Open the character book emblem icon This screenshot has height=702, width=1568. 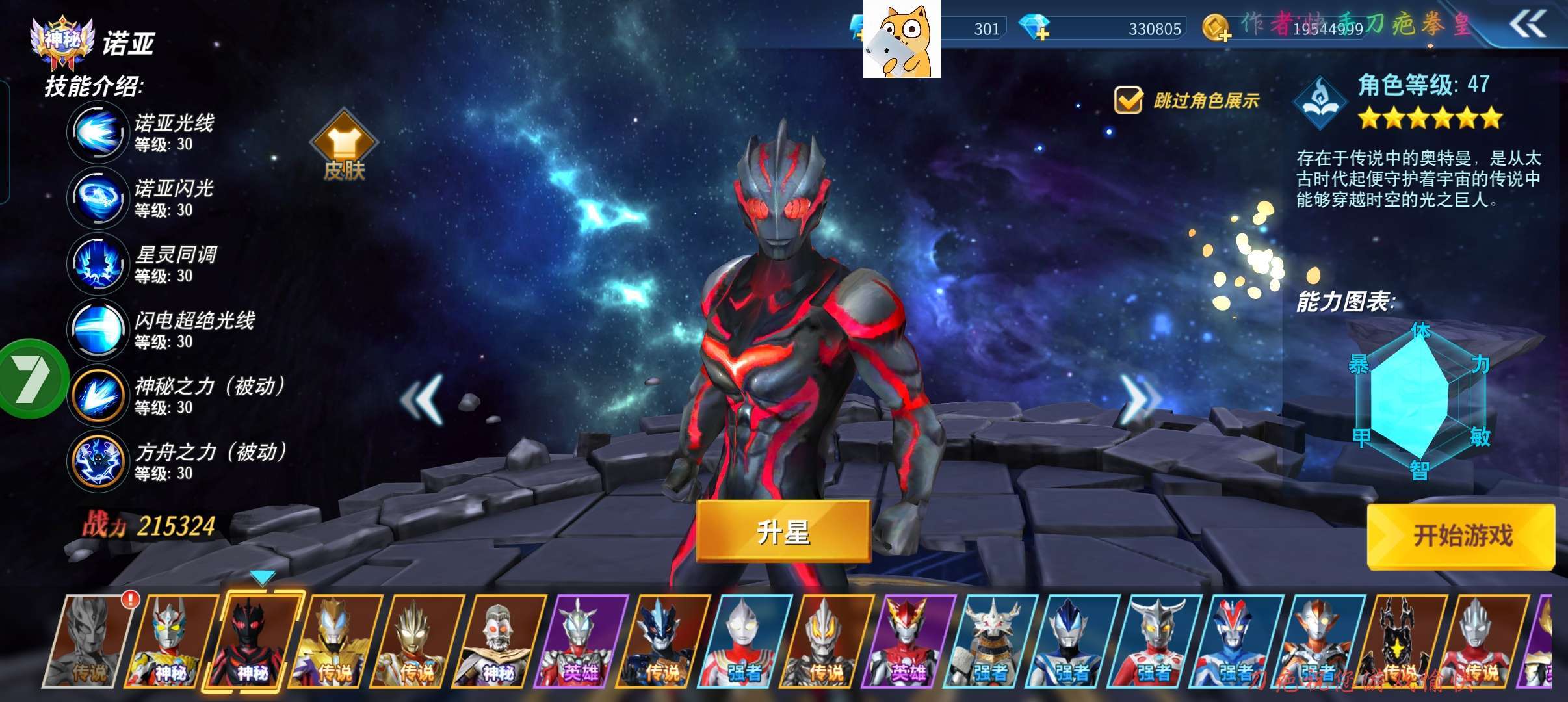click(x=1320, y=103)
